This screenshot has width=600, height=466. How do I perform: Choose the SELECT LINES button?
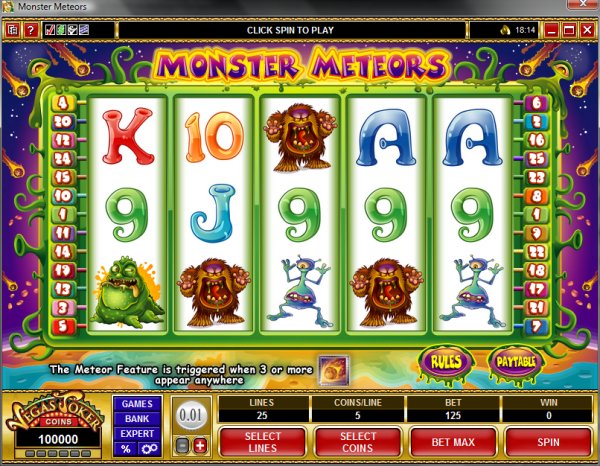point(263,441)
